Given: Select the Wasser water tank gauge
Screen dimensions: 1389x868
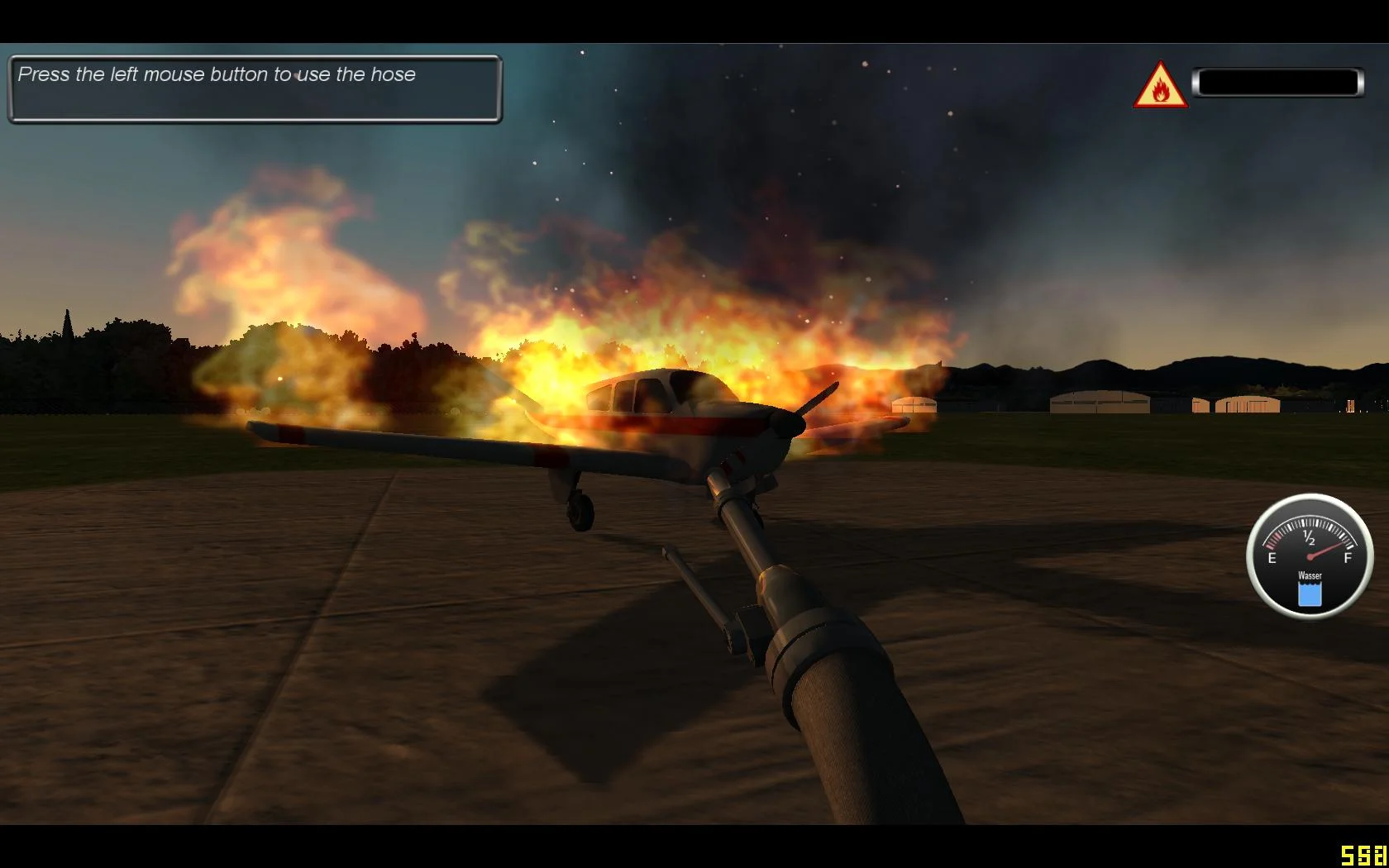Looking at the screenshot, I should 1309,556.
